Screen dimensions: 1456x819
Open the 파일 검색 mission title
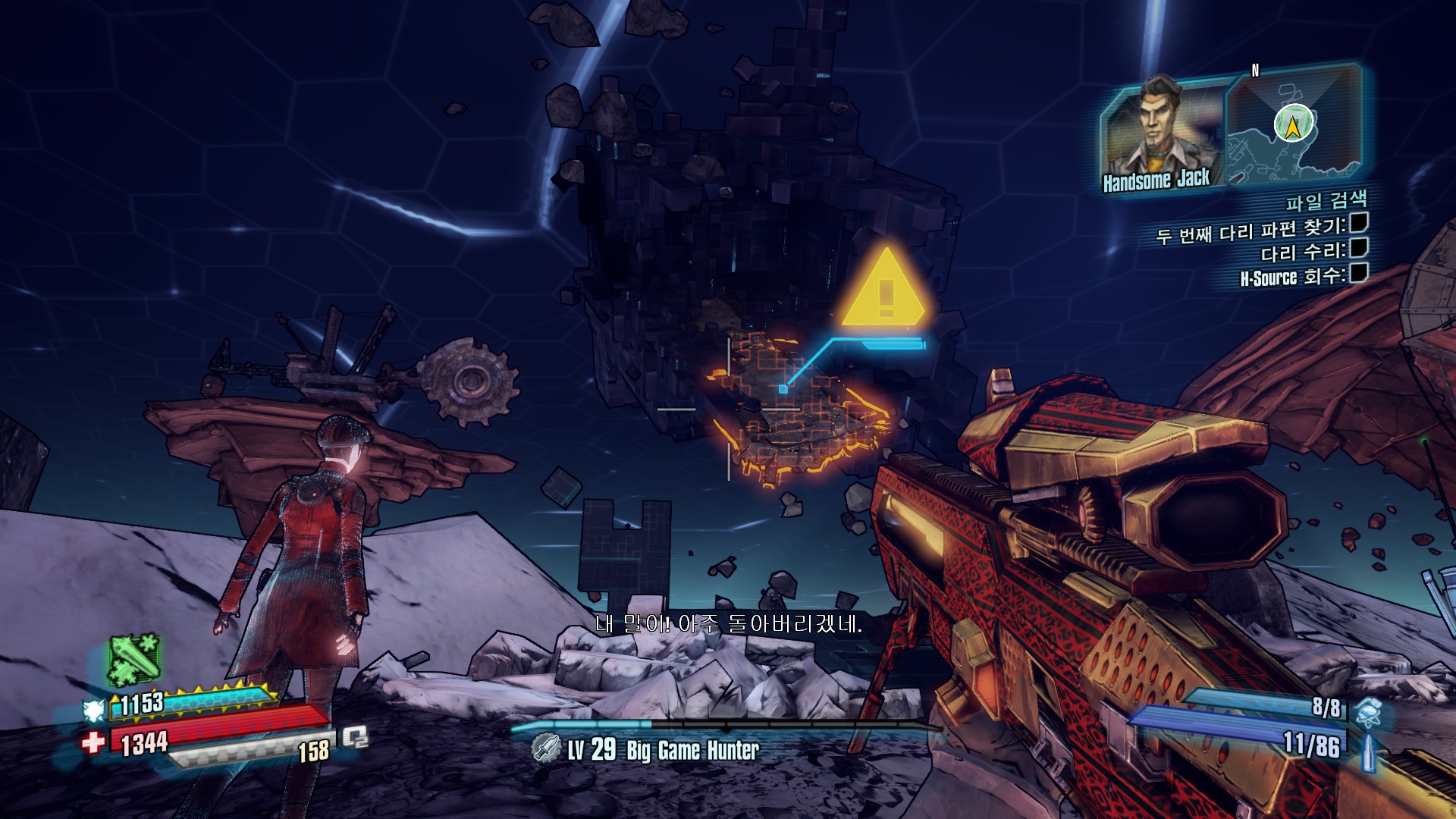[x=1326, y=200]
